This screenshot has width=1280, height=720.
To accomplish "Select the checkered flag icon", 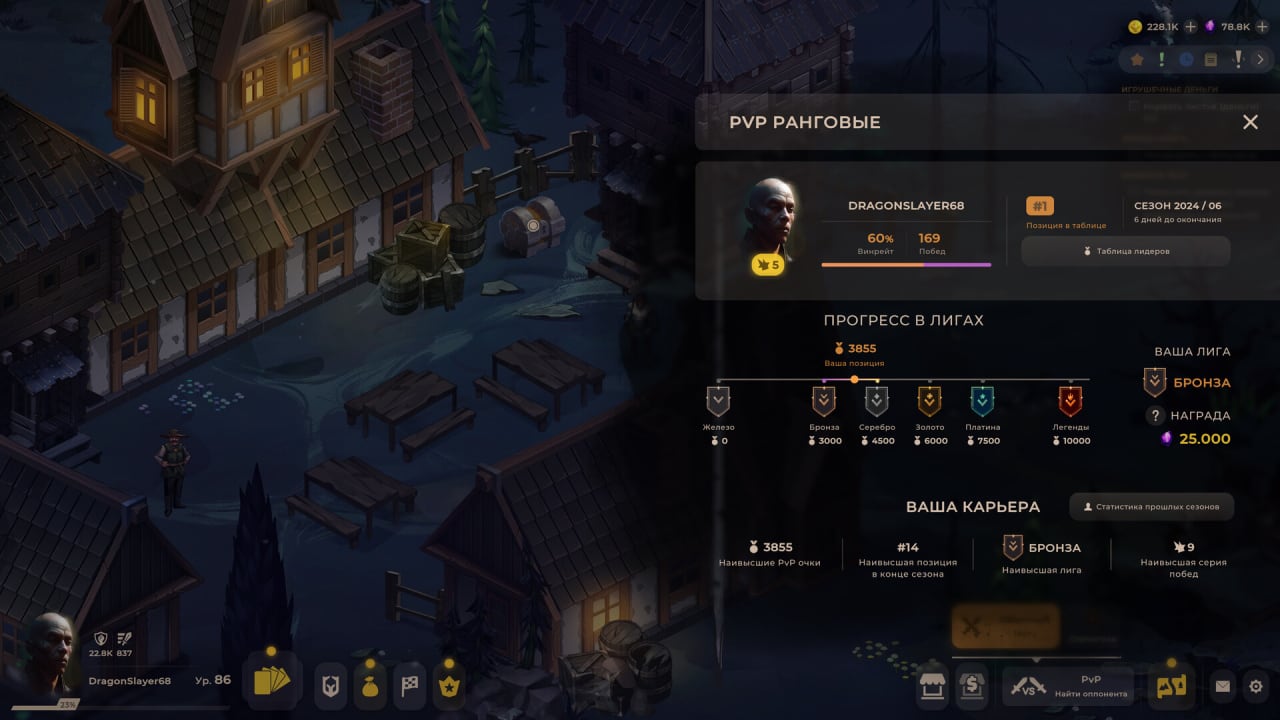I will pyautogui.click(x=410, y=686).
